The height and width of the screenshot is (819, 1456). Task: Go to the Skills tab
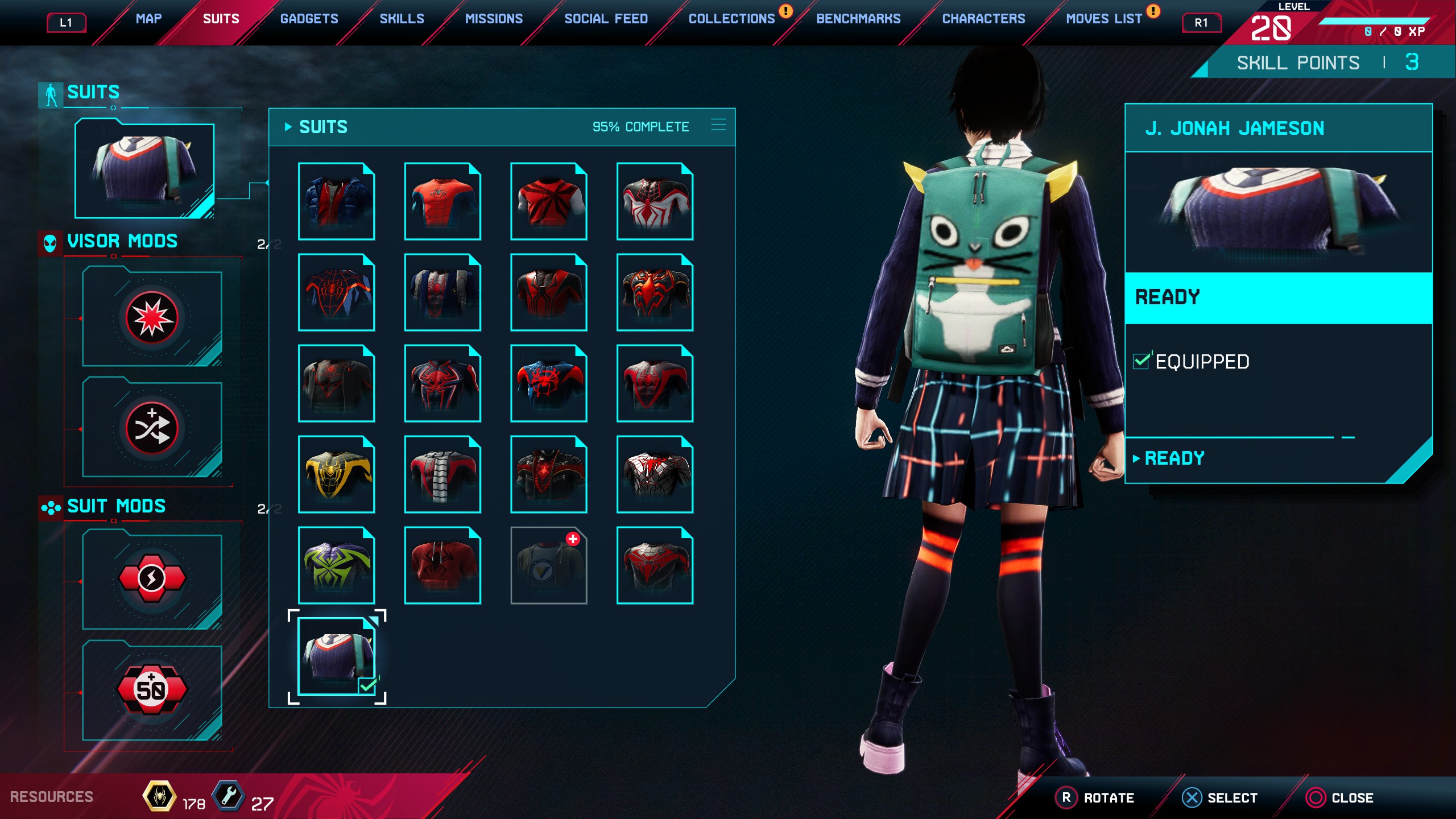coord(402,19)
